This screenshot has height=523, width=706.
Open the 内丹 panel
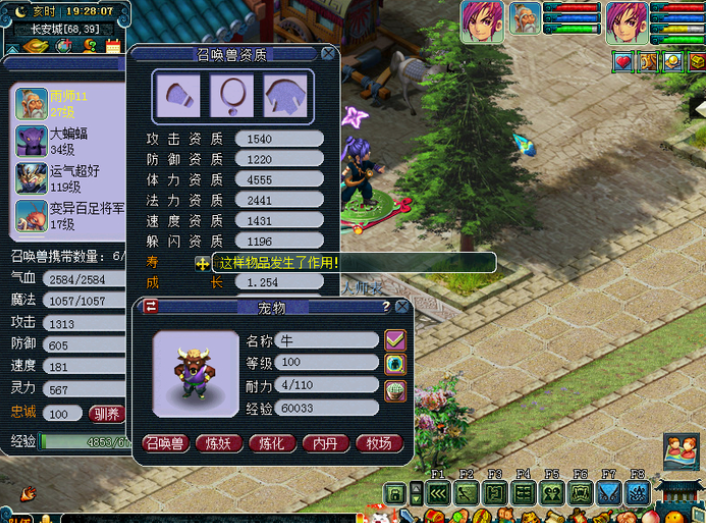326,443
